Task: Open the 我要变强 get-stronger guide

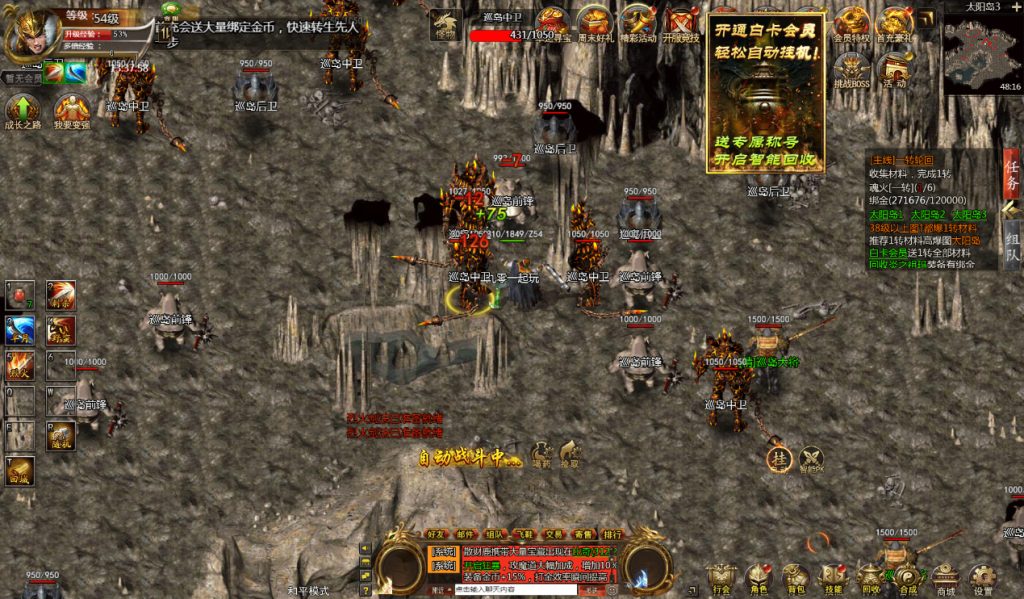Action: (x=71, y=109)
